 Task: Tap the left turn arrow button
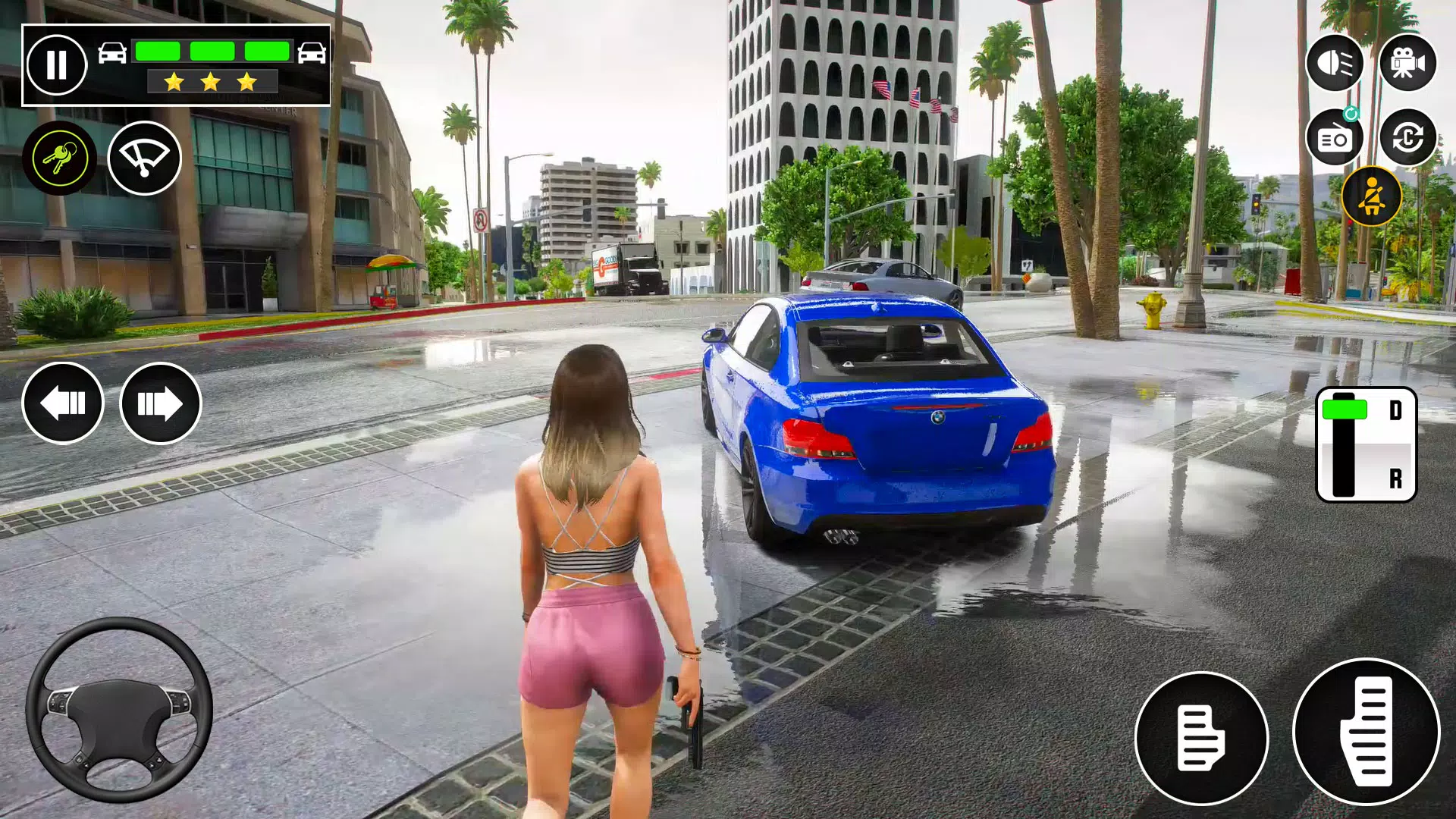[x=64, y=403]
